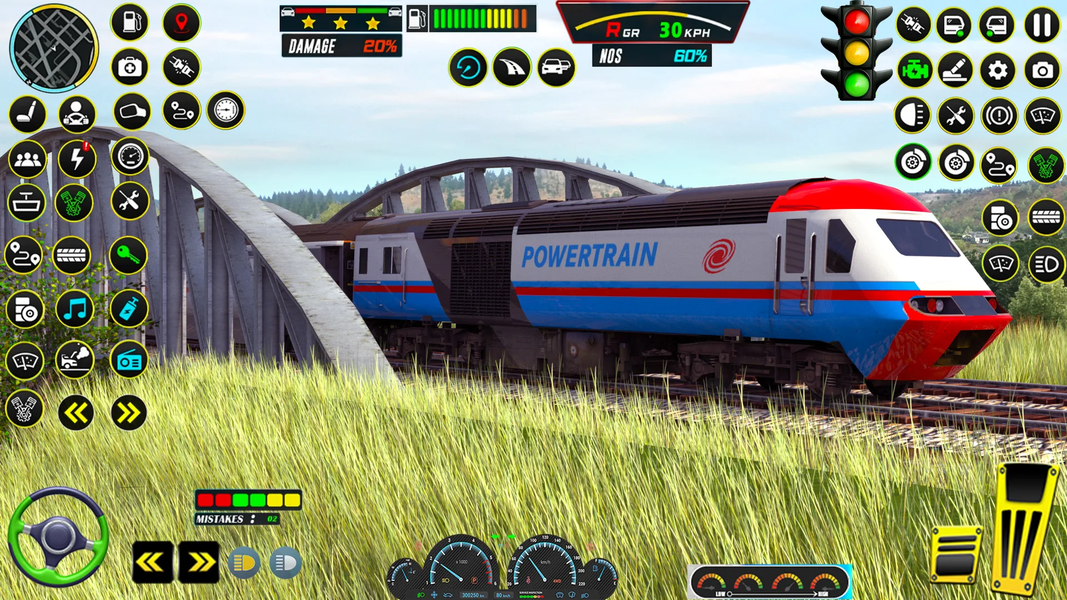1067x600 pixels.
Task: Tap the steering wheel control
Action: tap(57, 536)
